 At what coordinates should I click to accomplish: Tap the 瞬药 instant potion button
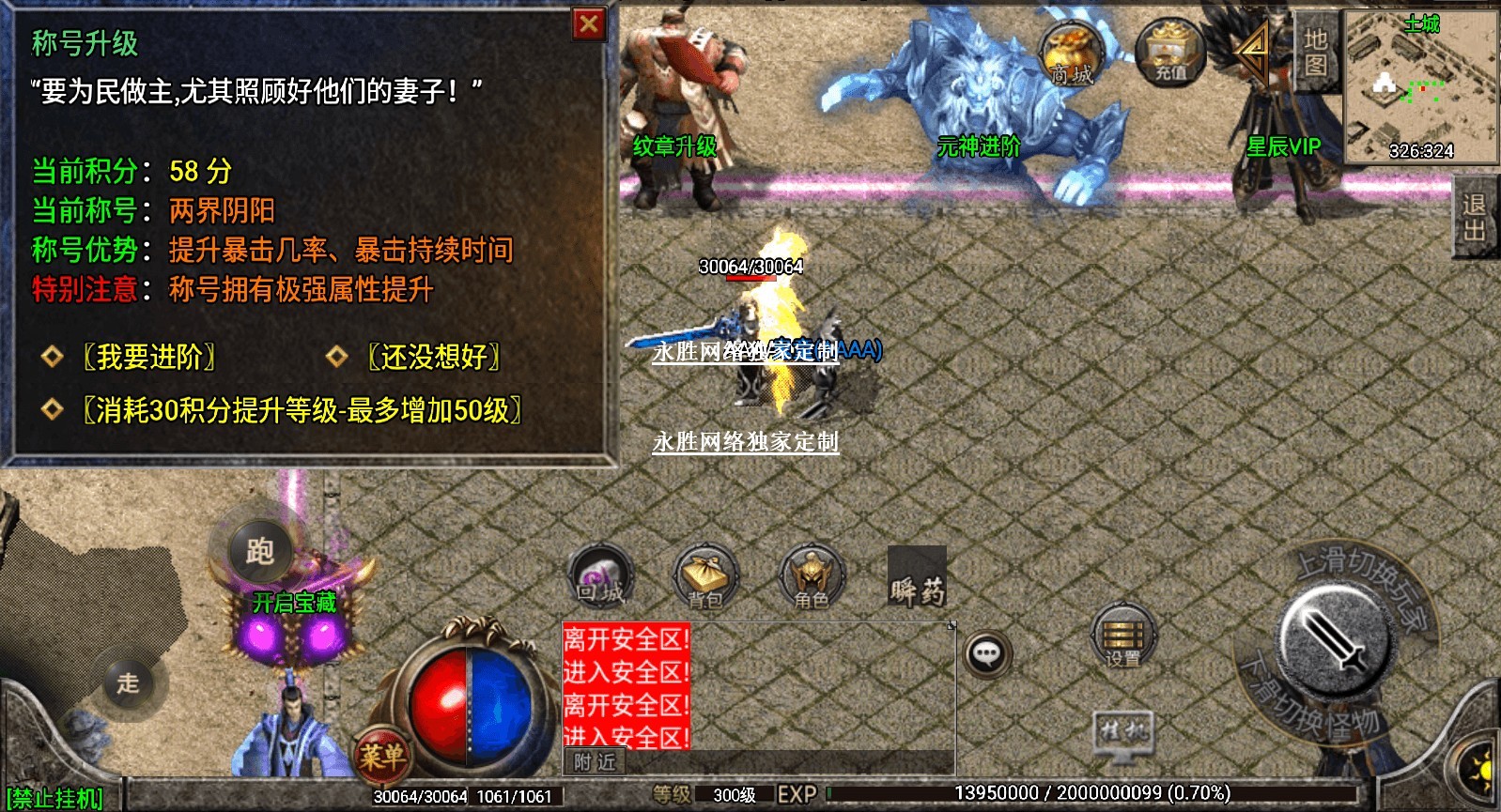(x=917, y=577)
